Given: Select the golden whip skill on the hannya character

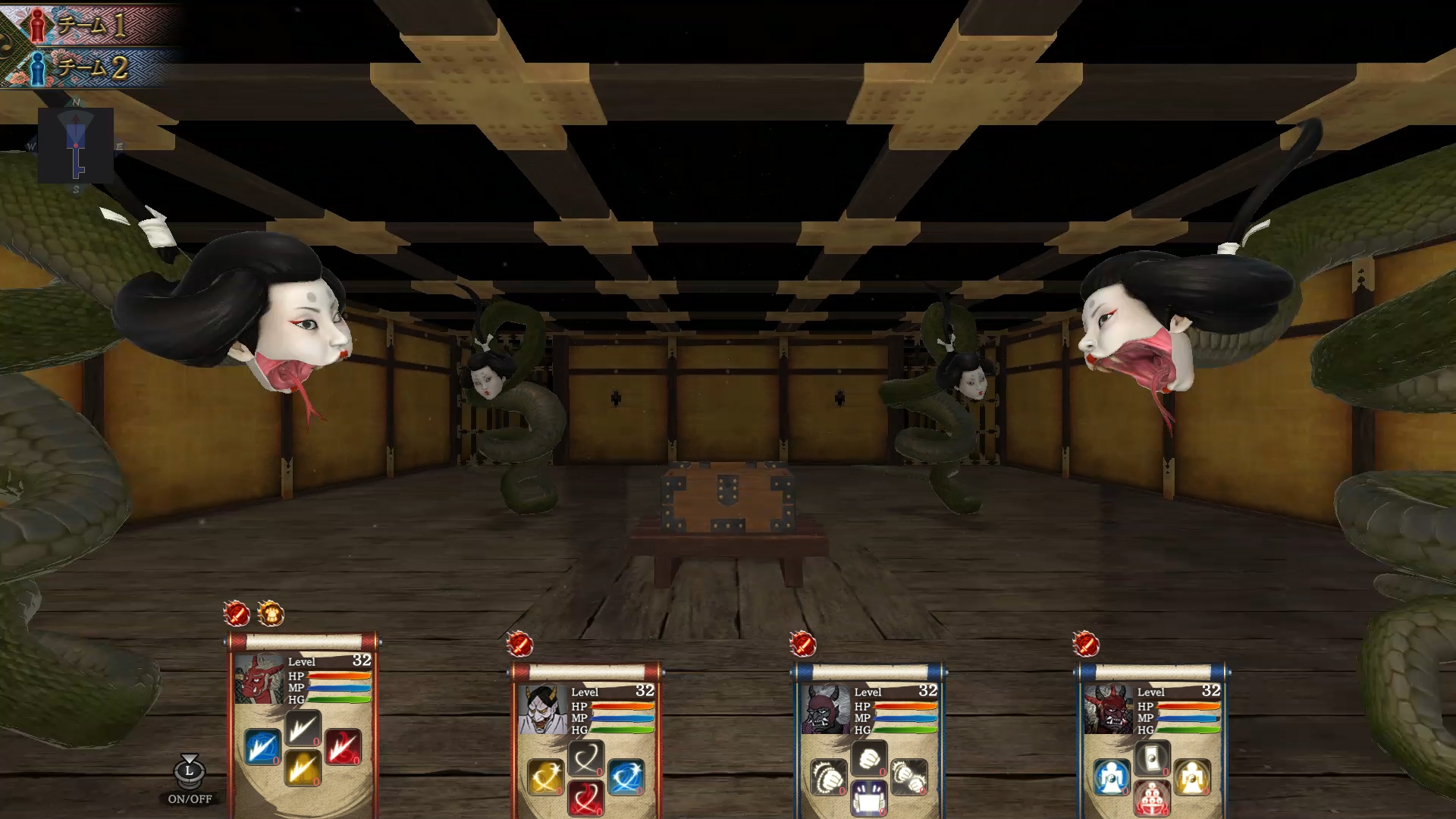Looking at the screenshot, I should [544, 778].
